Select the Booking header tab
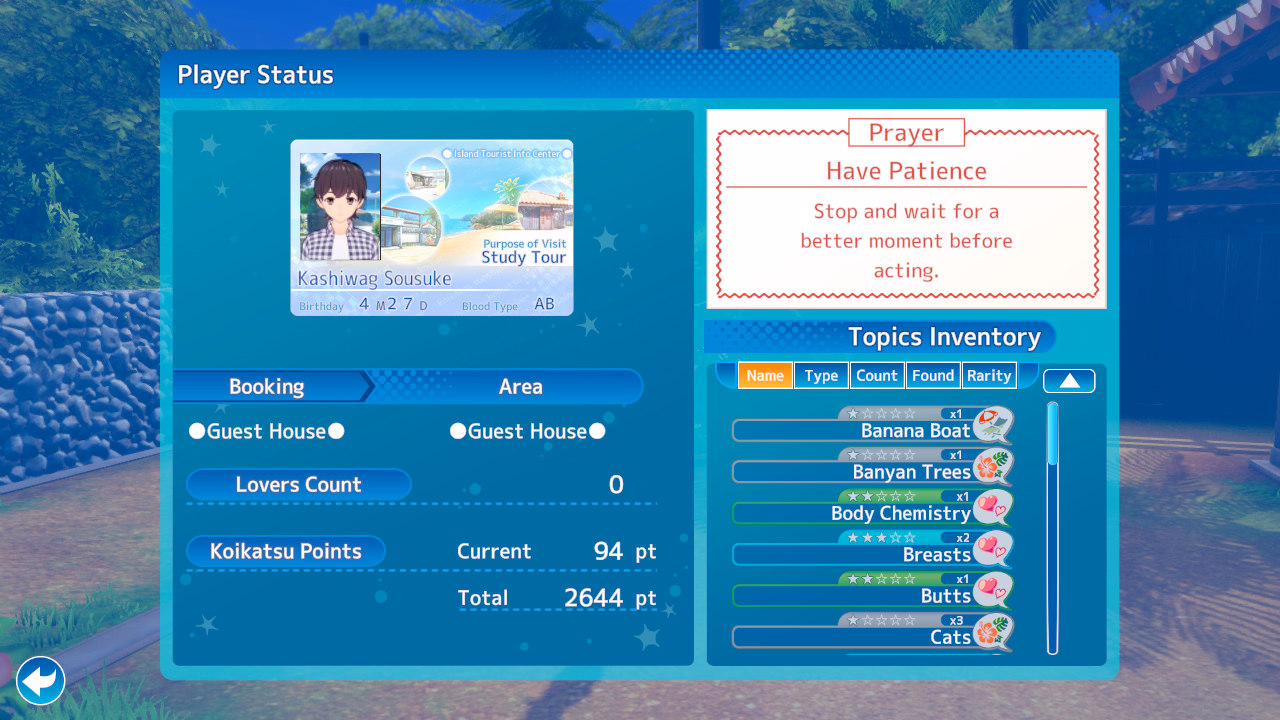1280x720 pixels. tap(267, 387)
